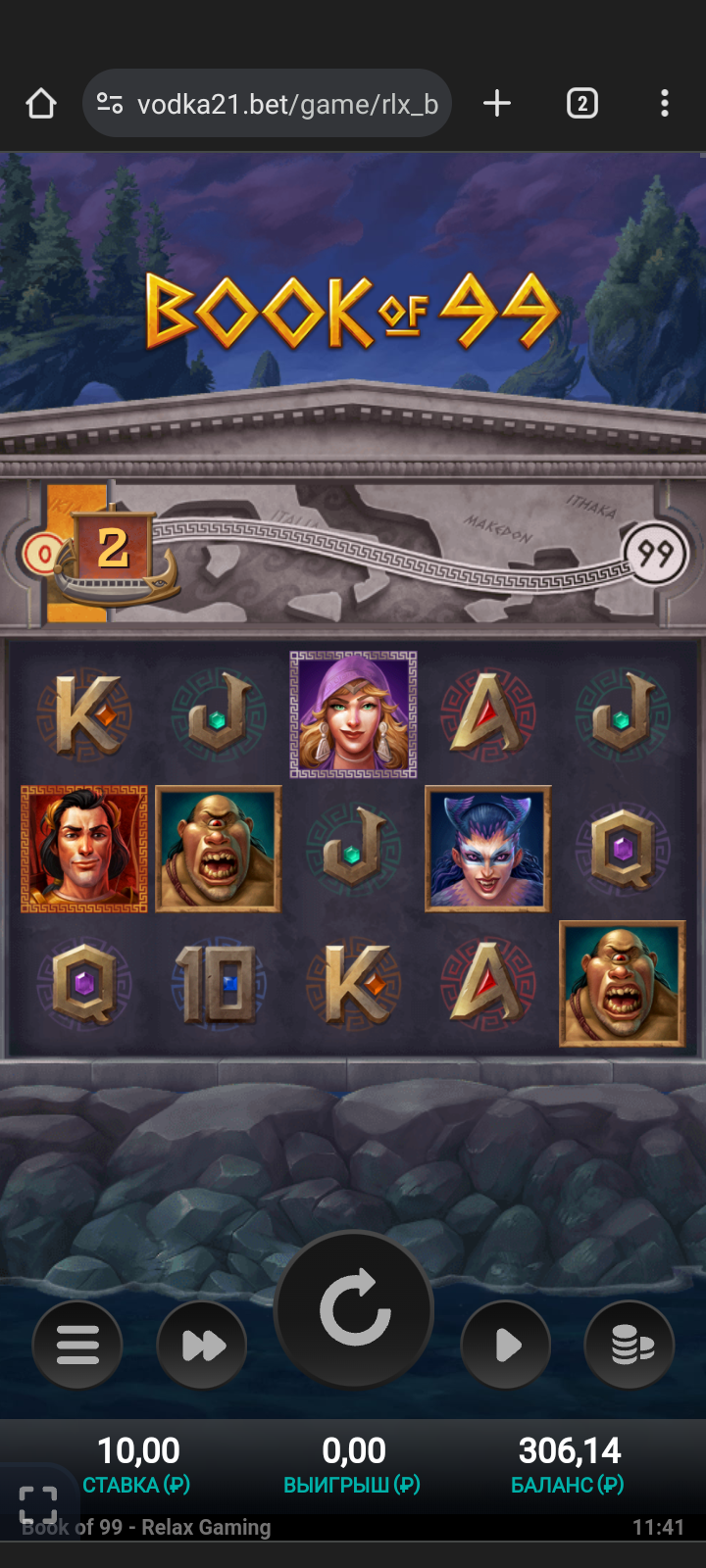
Task: Open bet settings via the coin stack button
Action: [x=630, y=1345]
